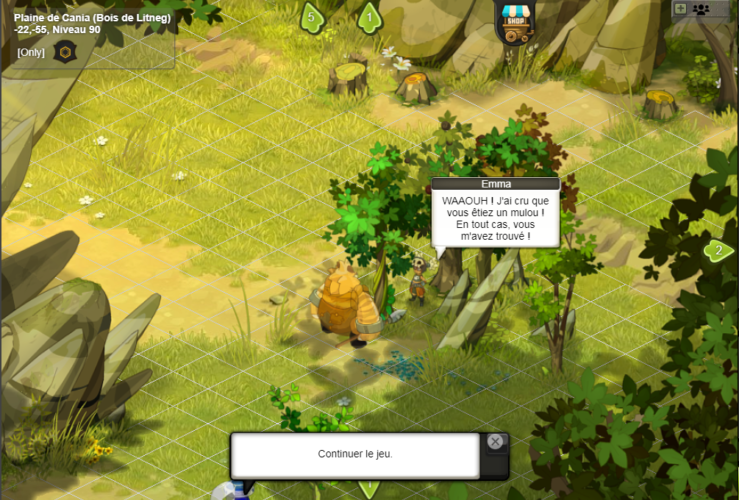
Task: Choose the "Continuer le jeu." reply
Action: 355,454
